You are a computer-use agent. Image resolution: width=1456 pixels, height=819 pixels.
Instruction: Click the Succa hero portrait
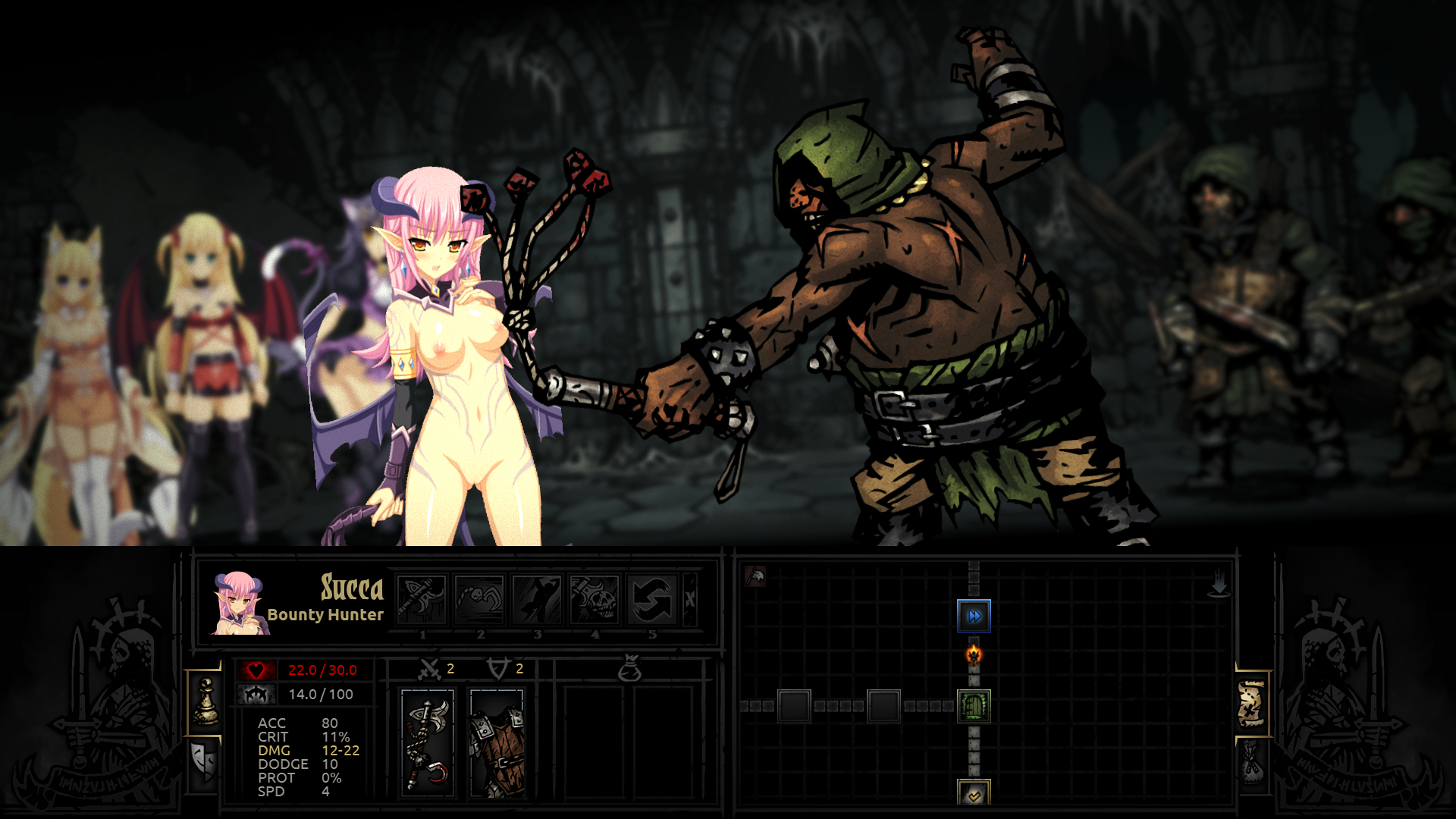point(238,603)
